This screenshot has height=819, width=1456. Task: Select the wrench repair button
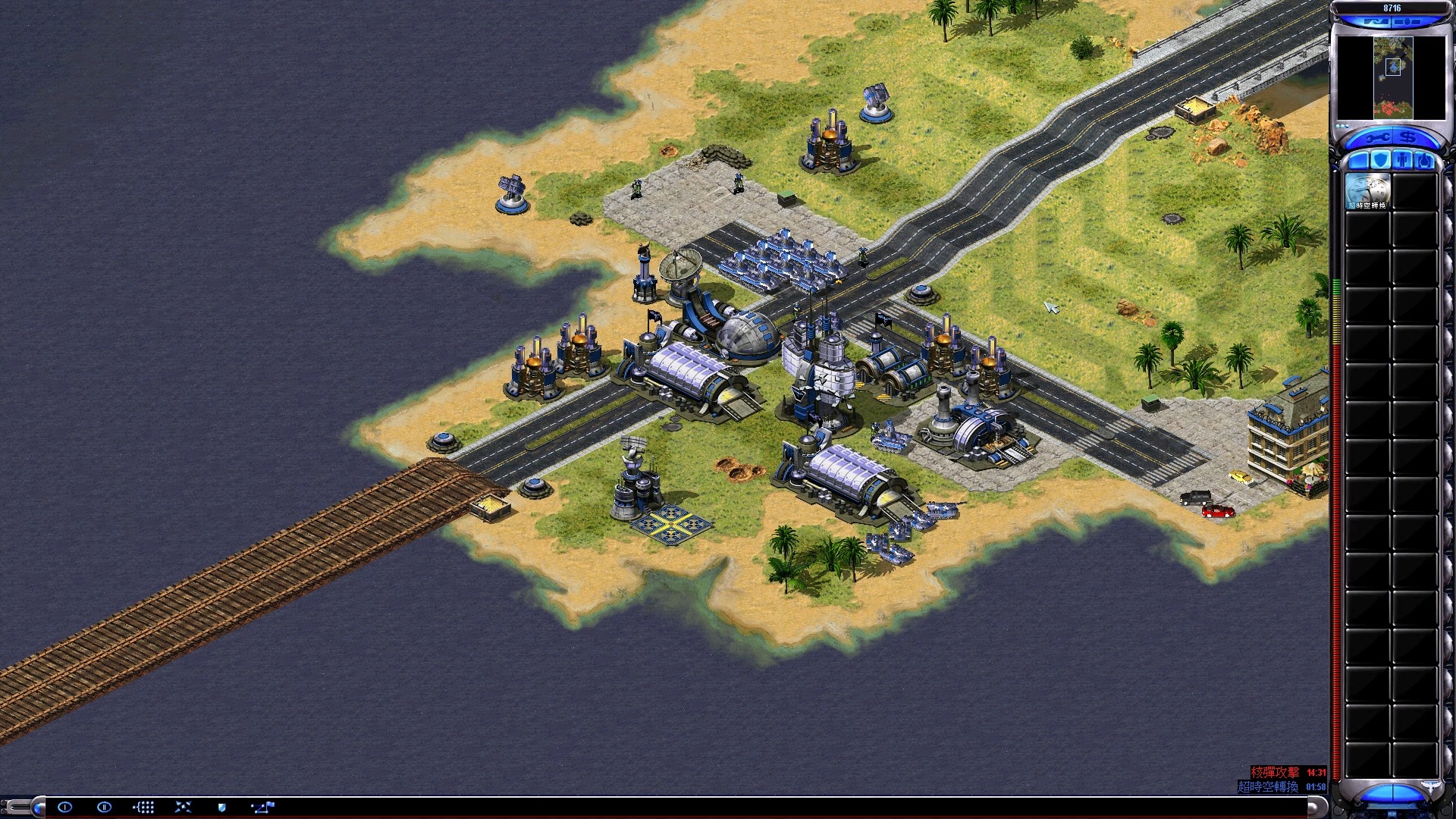tap(1376, 138)
